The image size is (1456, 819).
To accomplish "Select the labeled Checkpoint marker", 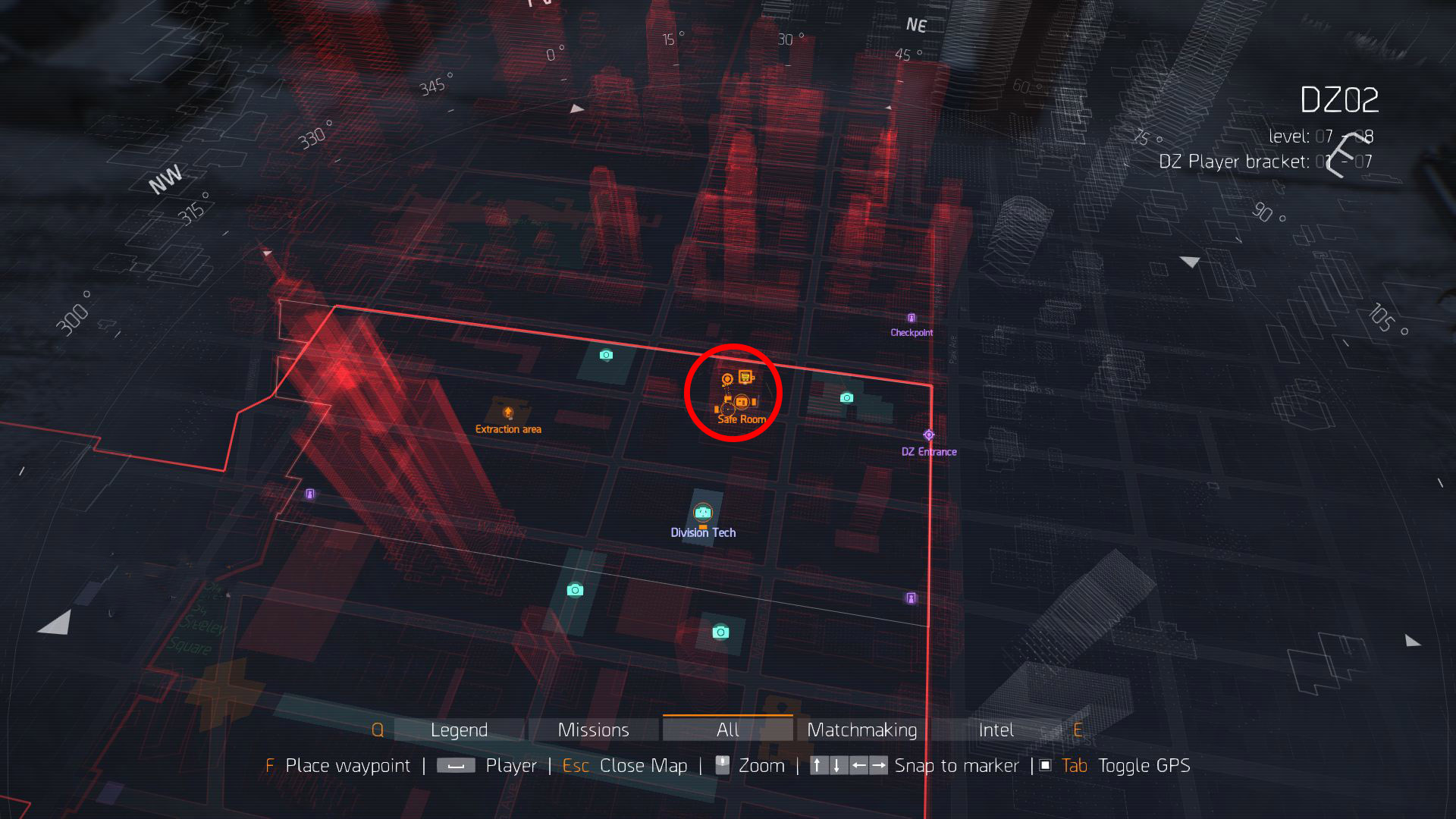I will [912, 318].
